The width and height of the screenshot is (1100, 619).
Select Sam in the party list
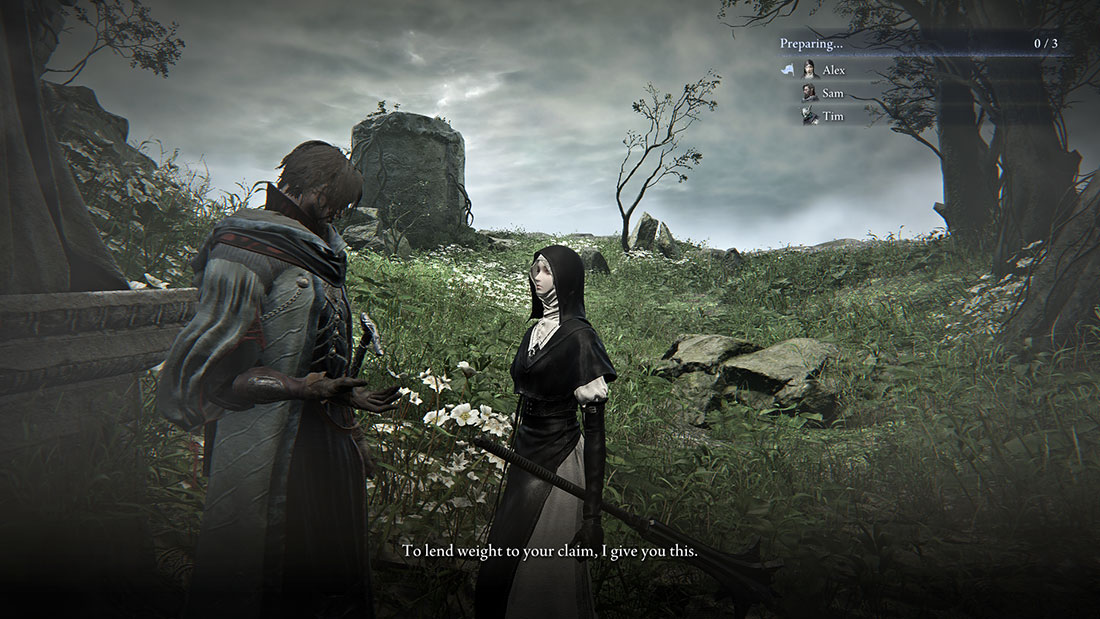[x=832, y=93]
